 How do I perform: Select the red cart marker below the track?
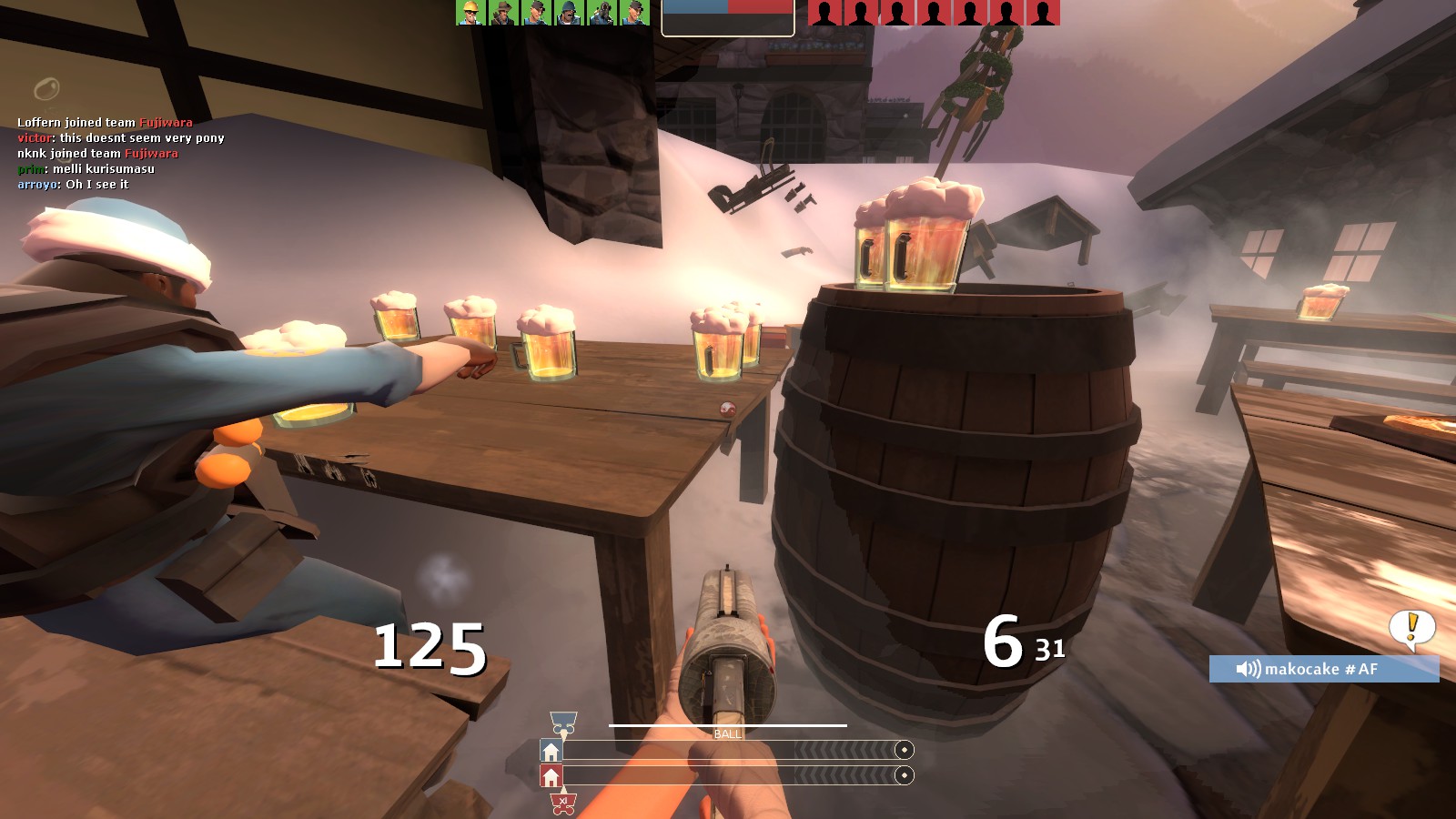(563, 804)
